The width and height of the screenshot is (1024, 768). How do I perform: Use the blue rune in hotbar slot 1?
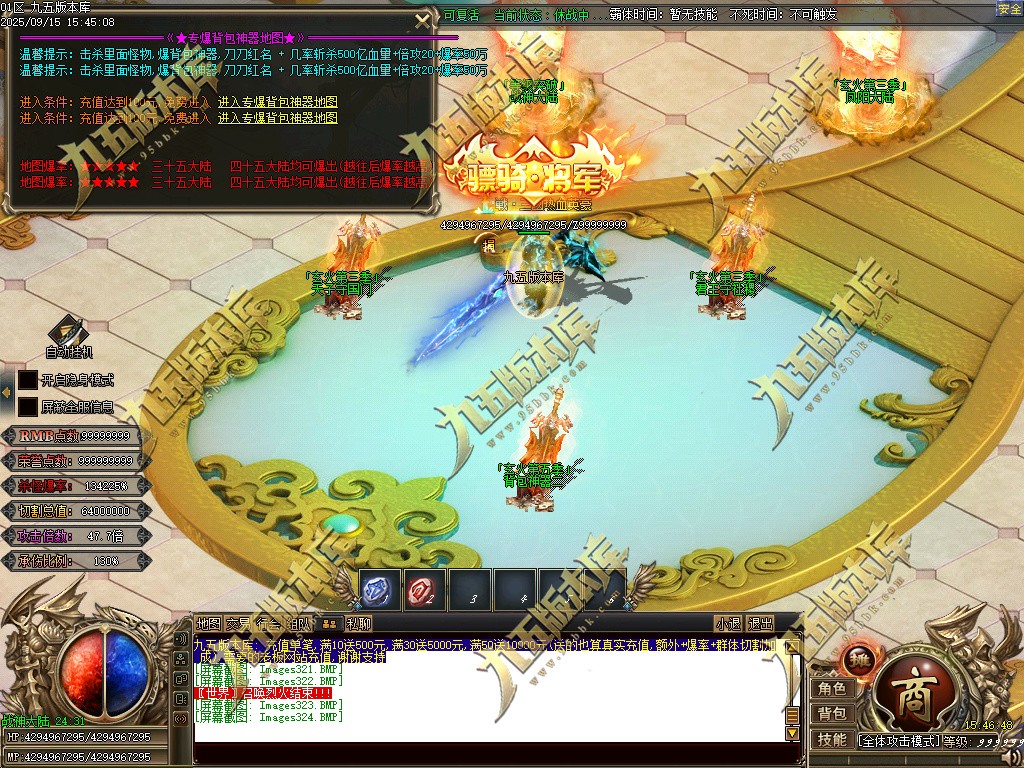coord(379,592)
